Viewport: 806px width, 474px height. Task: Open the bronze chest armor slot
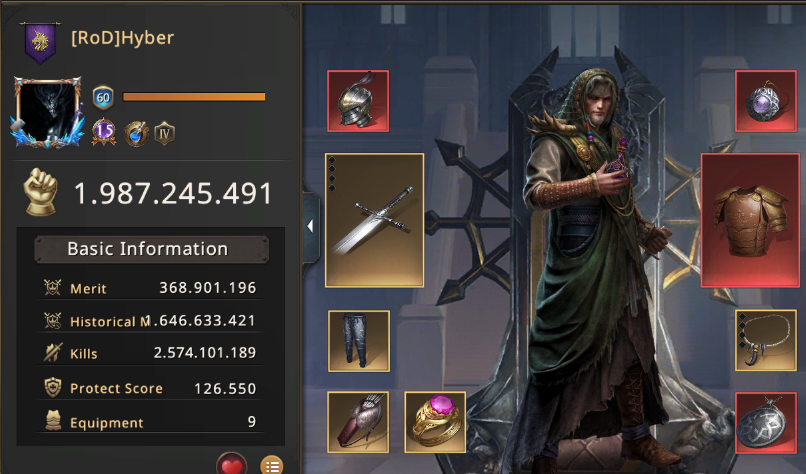750,220
